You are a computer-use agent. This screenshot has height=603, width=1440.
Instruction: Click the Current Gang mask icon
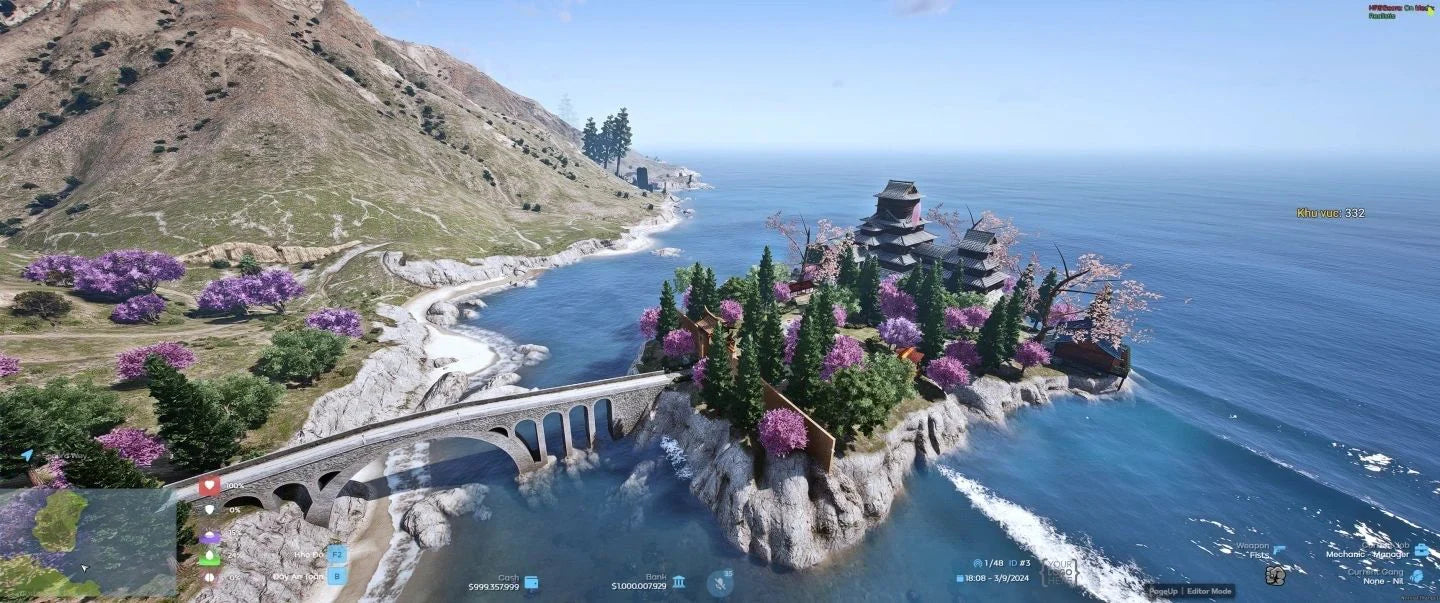[x=1416, y=576]
